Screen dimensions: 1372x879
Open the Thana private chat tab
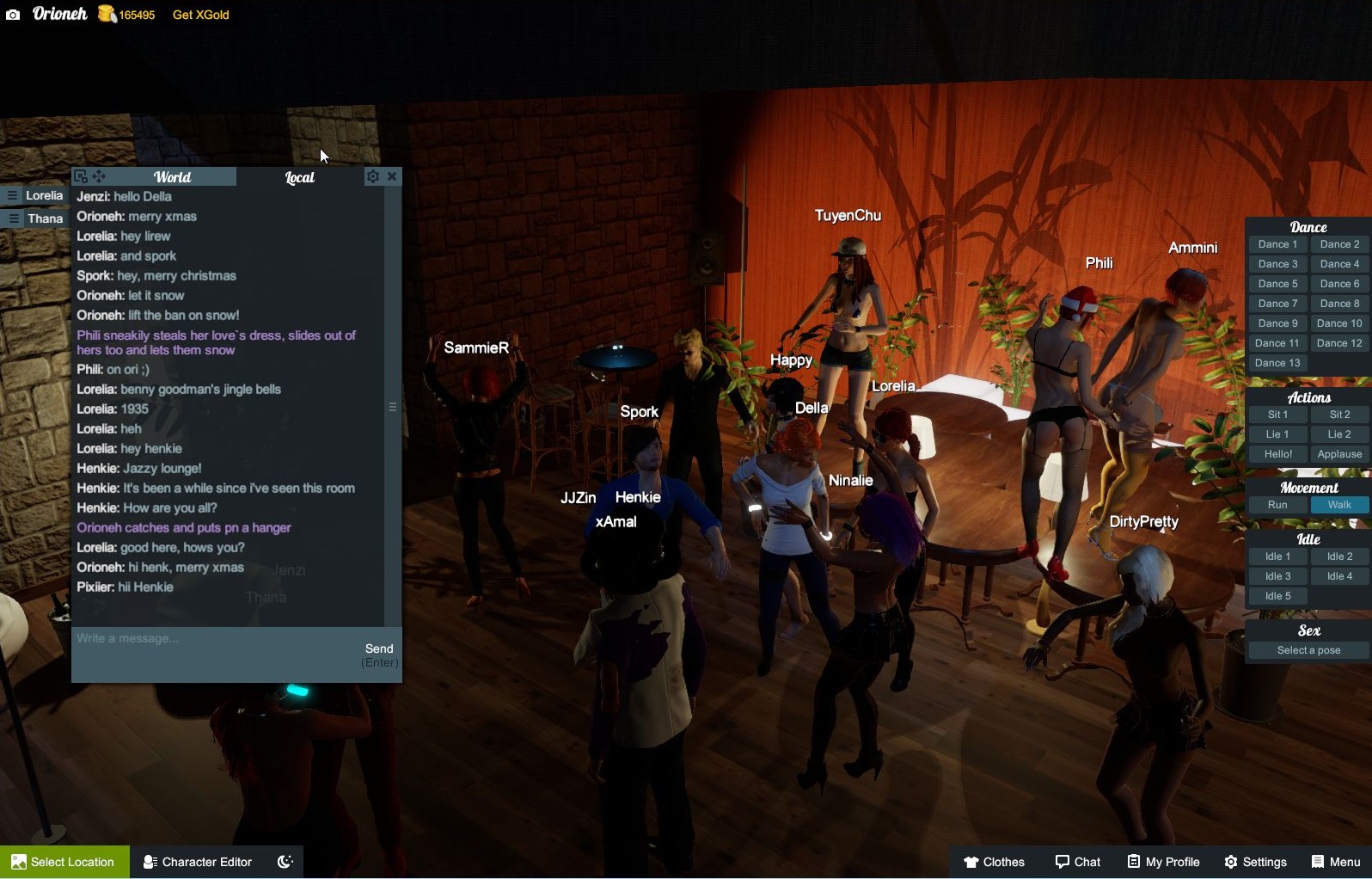click(36, 218)
